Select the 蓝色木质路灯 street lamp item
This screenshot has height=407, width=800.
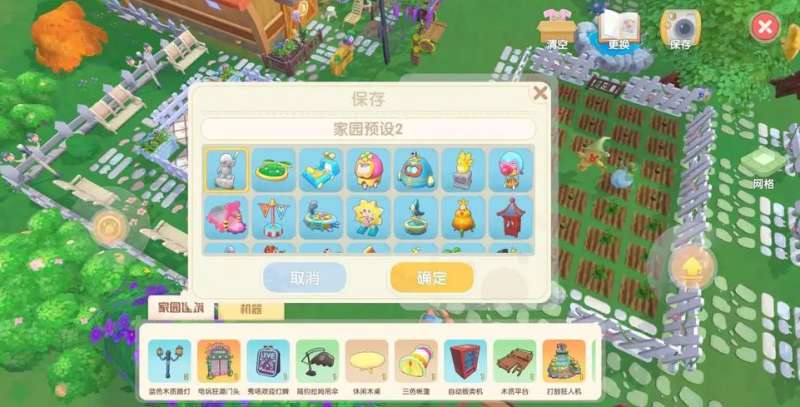(x=168, y=364)
